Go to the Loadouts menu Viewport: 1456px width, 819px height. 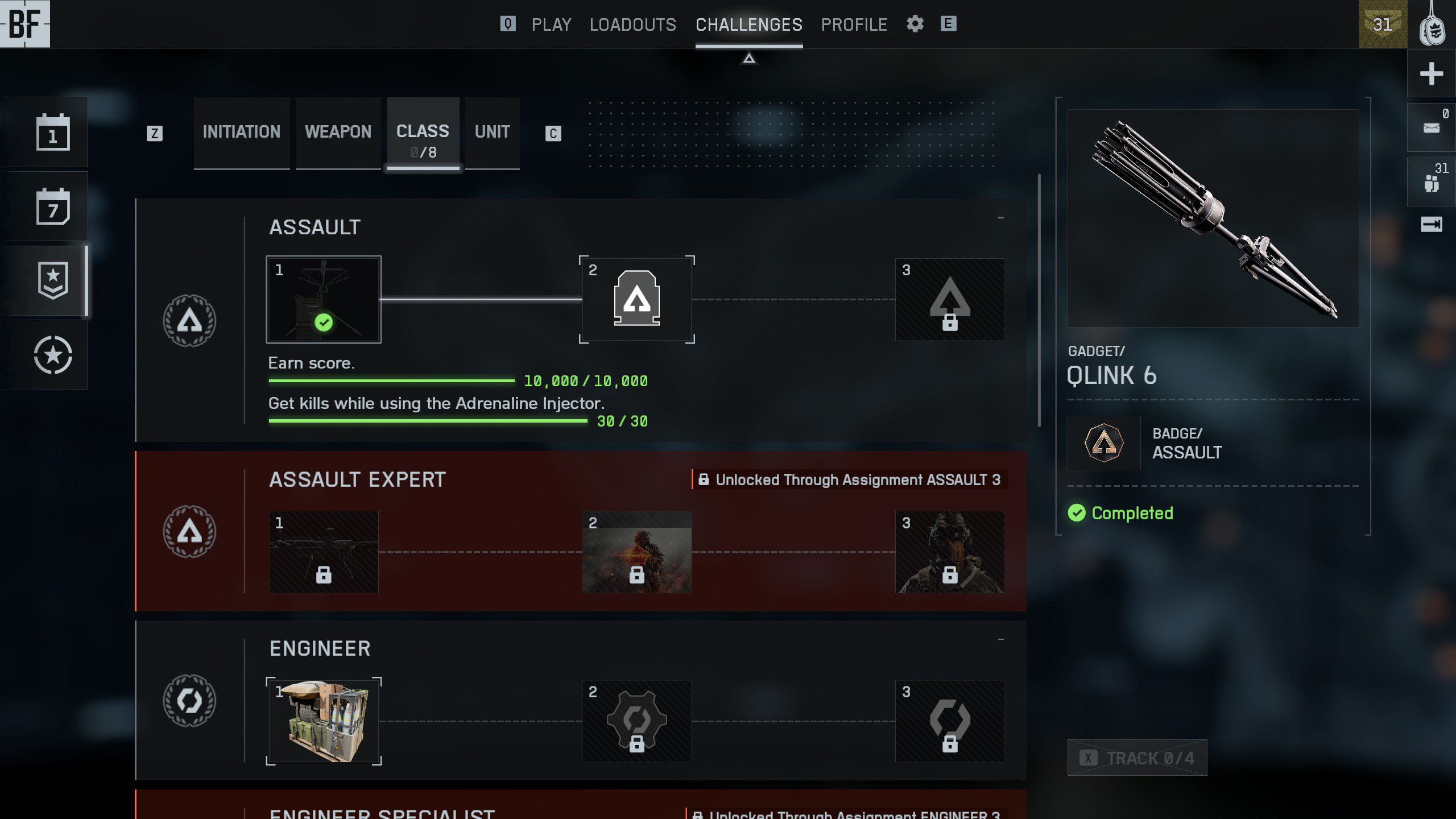632,24
